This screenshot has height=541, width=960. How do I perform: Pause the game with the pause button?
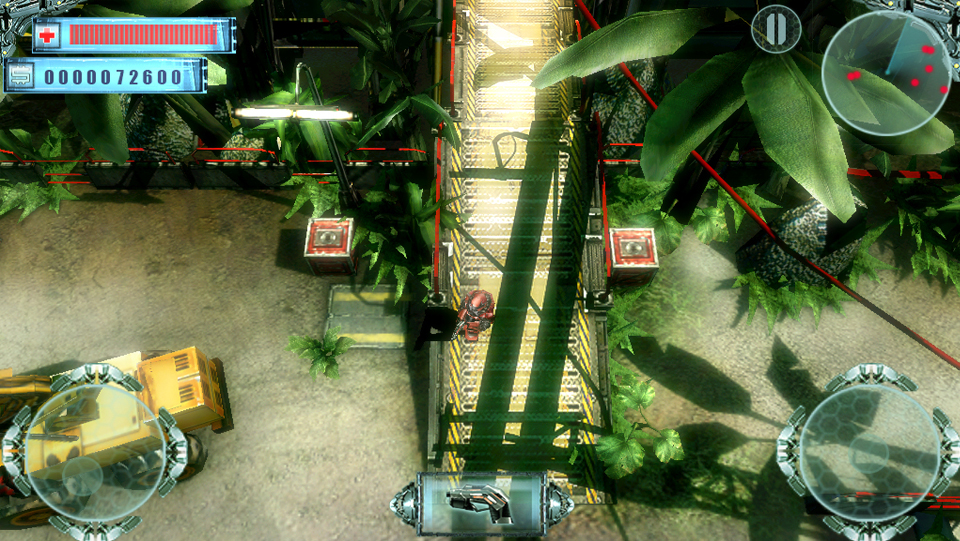(x=776, y=29)
